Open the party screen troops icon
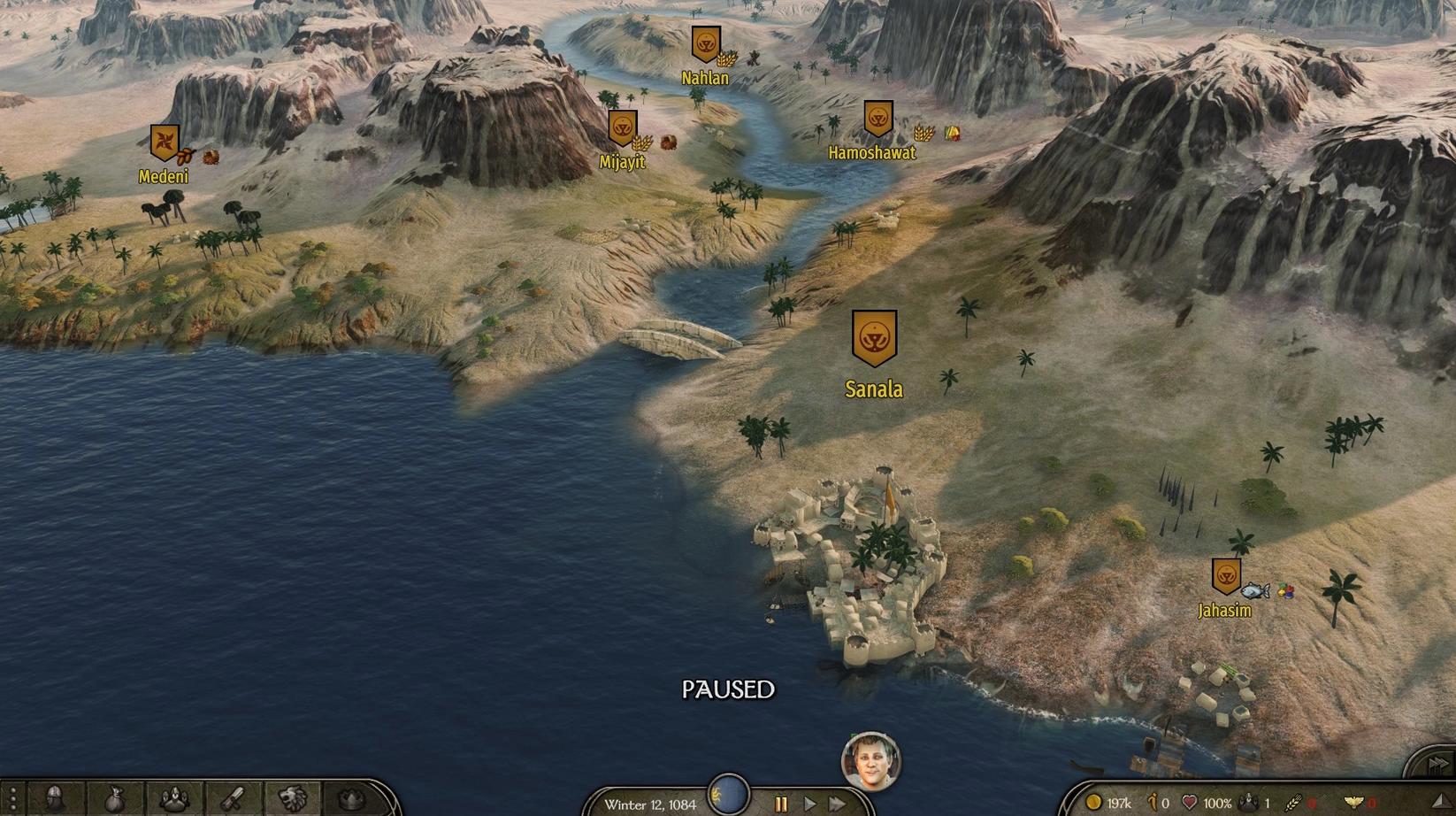 coord(174,800)
